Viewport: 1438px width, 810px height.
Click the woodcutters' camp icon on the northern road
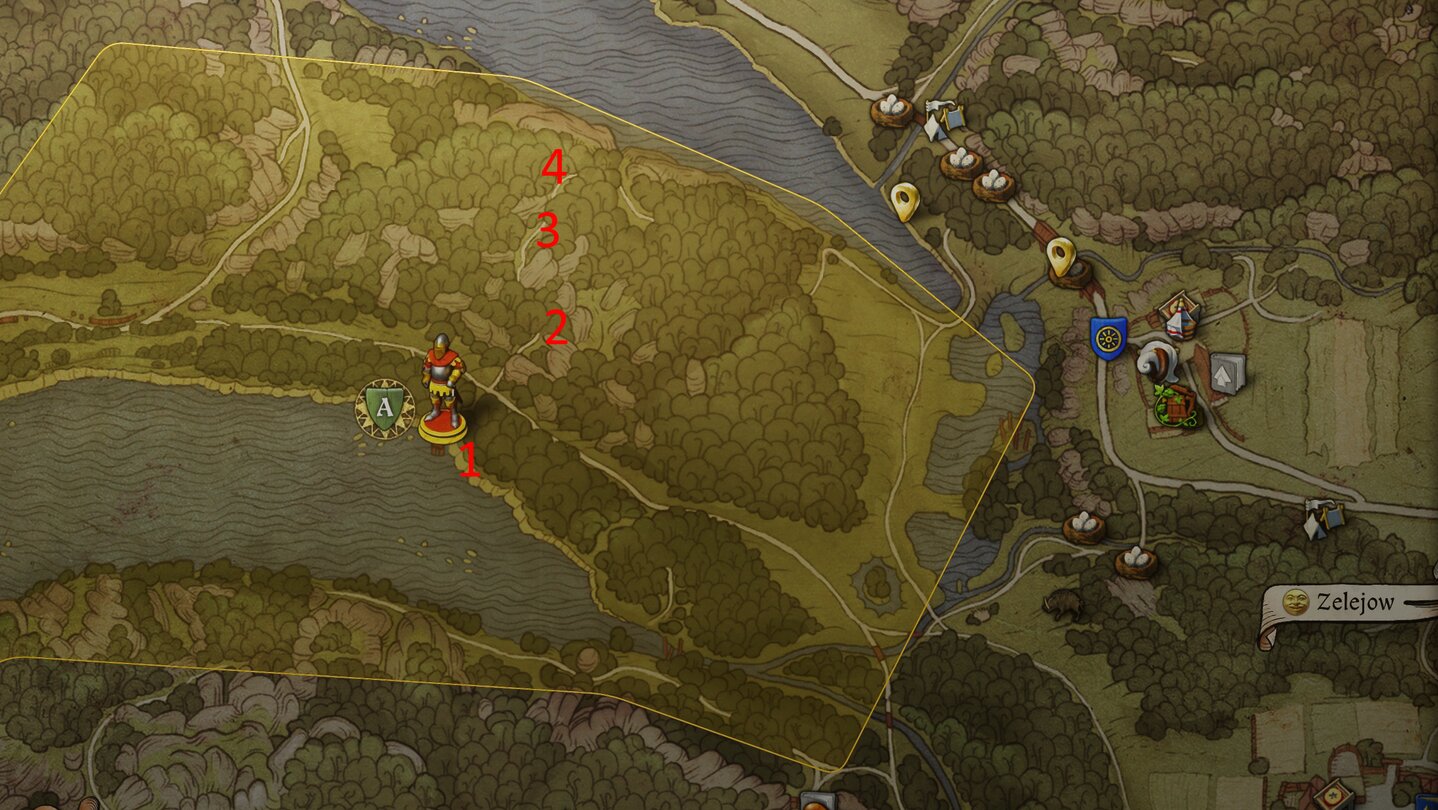point(944,116)
